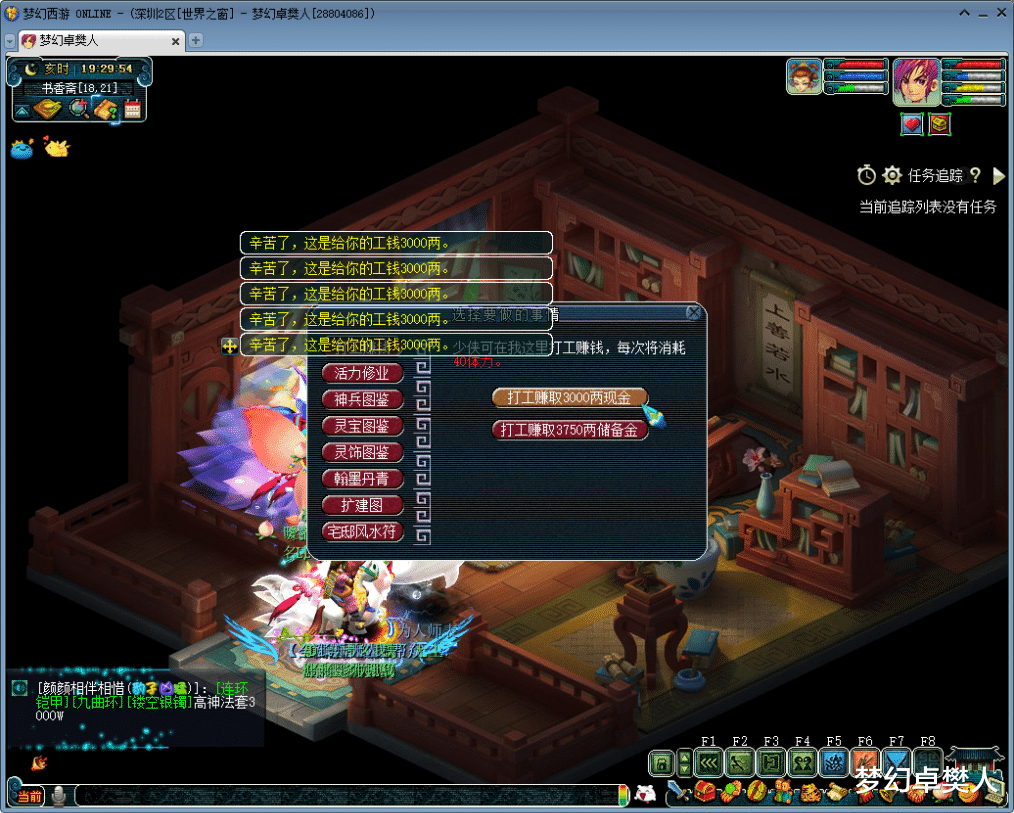Open the 活力修业 menu entry
Screen dimensions: 1014x813
pyautogui.click(x=362, y=373)
